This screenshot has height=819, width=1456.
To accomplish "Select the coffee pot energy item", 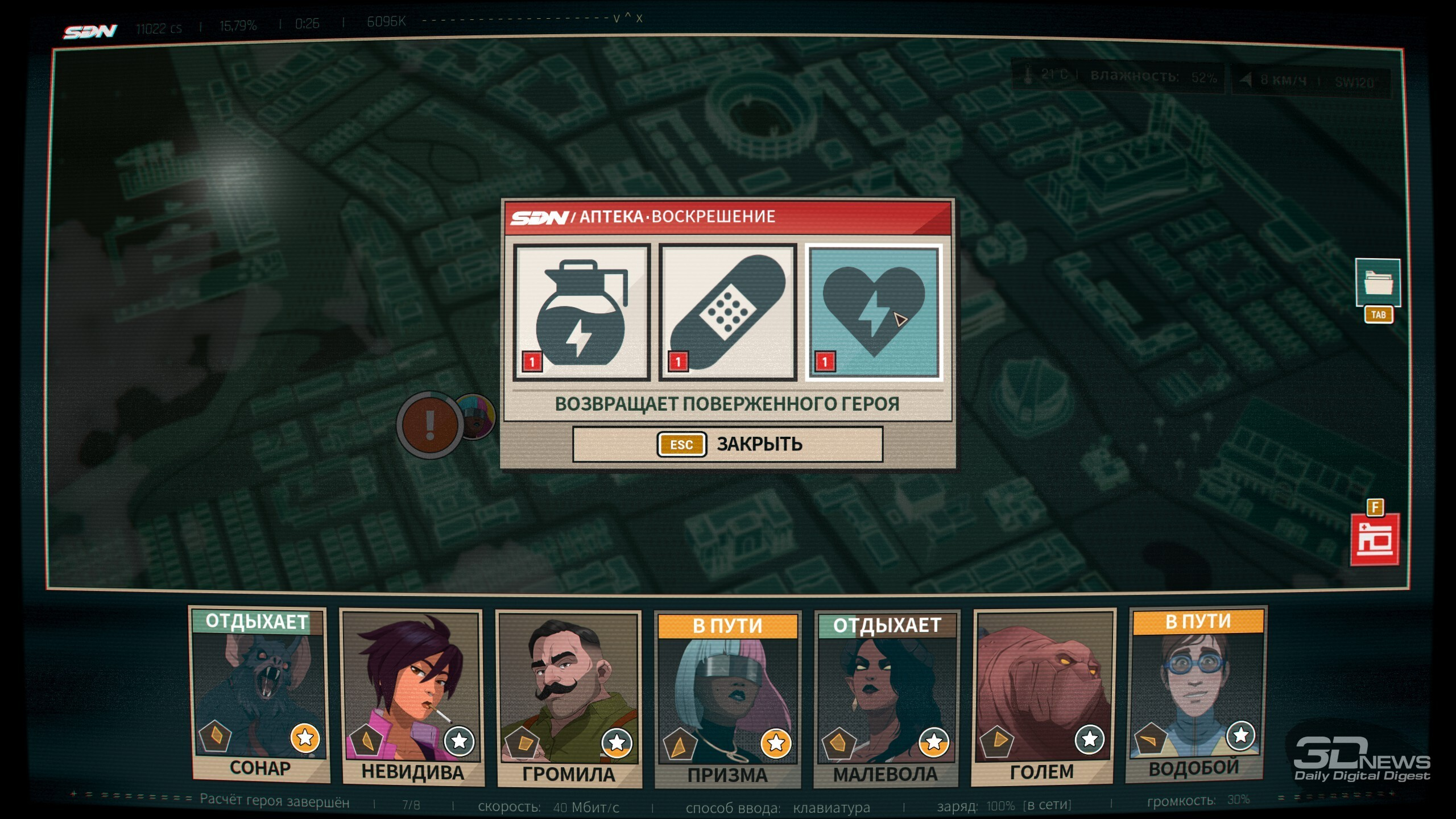I will click(x=581, y=312).
